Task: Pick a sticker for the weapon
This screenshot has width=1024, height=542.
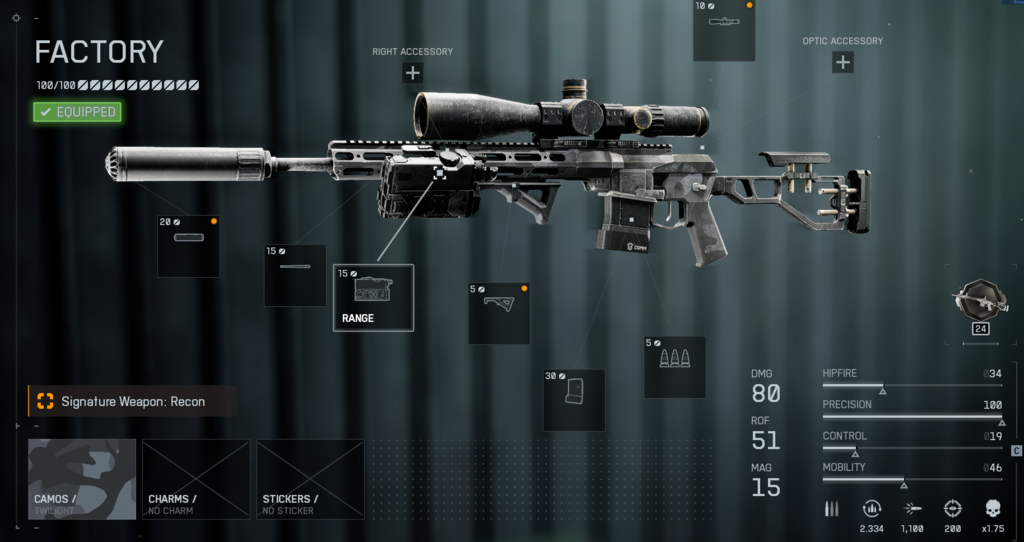Action: coord(310,479)
